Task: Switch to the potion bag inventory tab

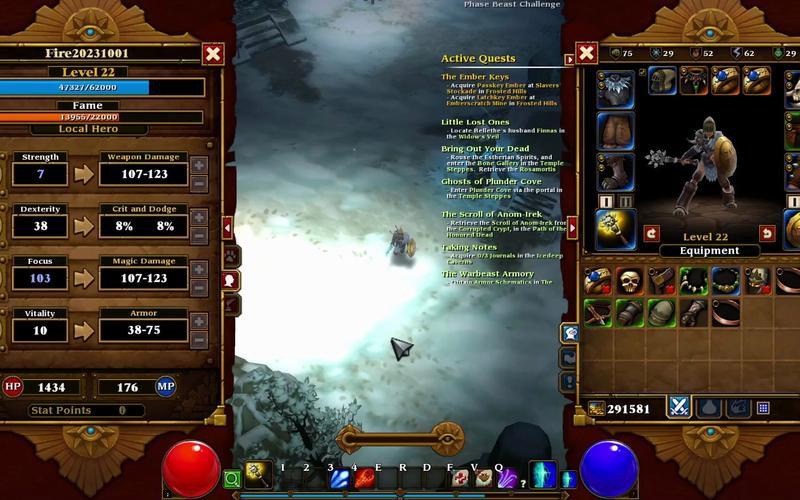Action: (709, 407)
